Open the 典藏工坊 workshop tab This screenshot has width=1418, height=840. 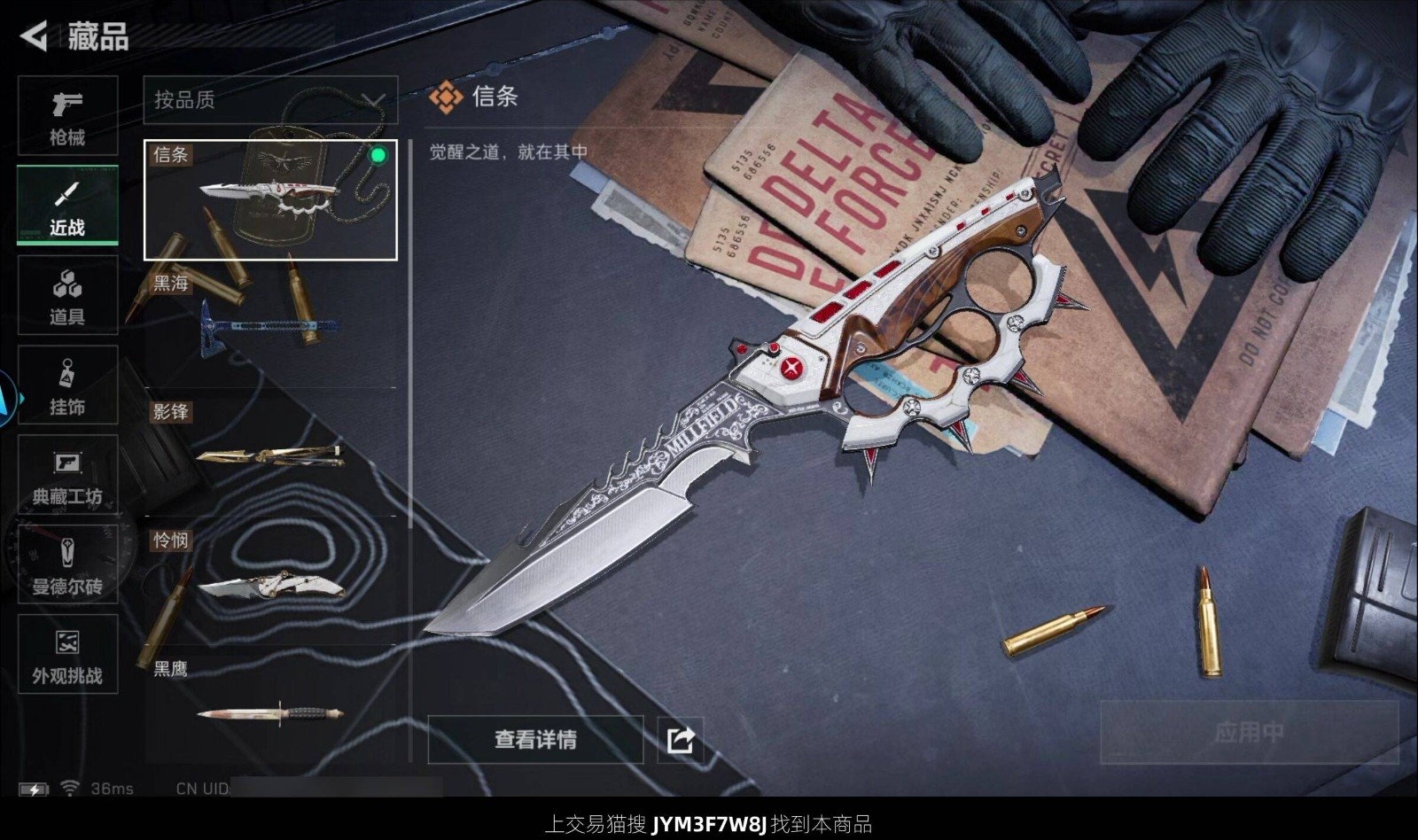(x=67, y=475)
